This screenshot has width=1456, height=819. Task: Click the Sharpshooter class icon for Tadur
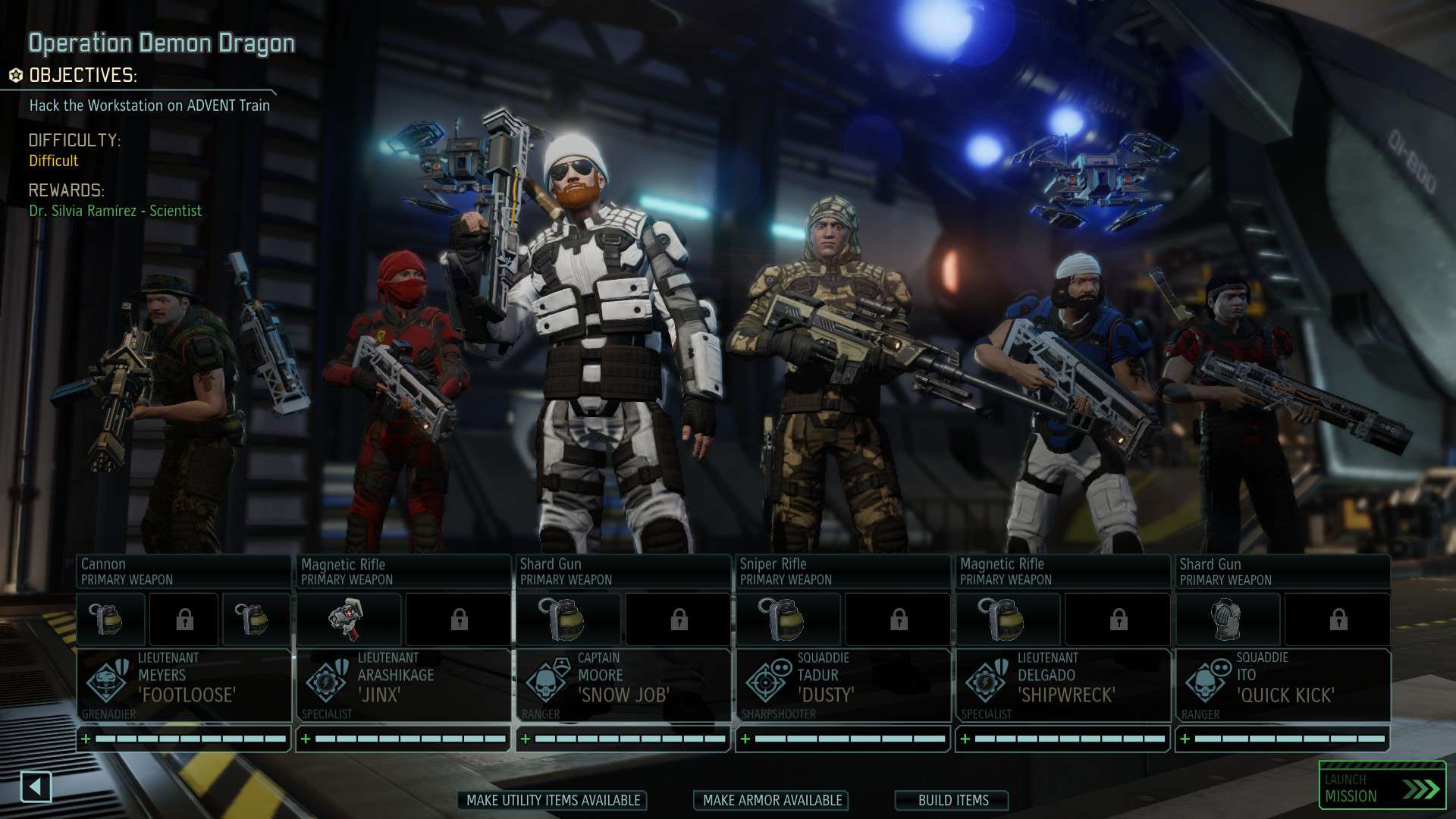point(764,683)
